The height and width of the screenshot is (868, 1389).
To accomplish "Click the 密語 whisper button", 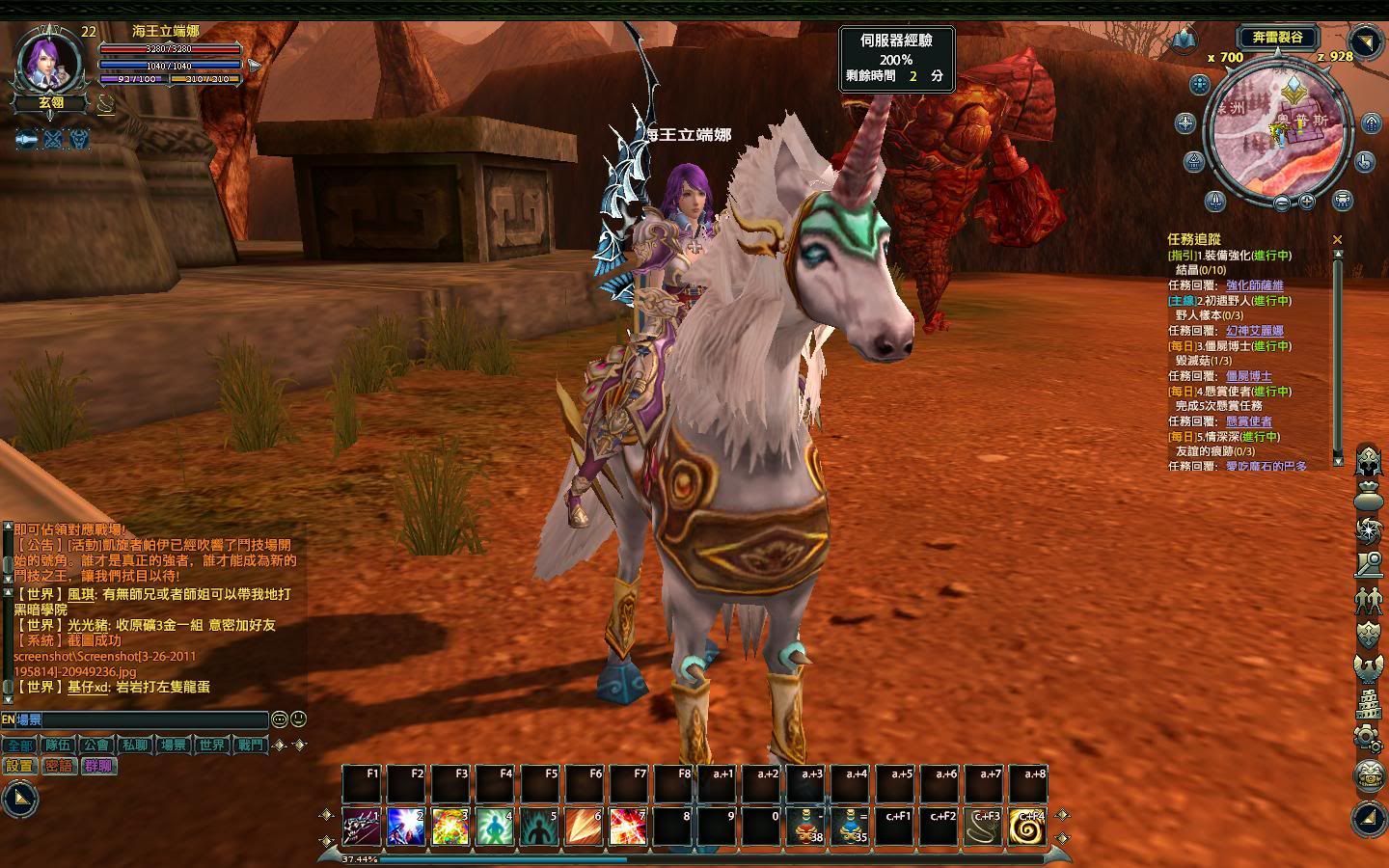I will (x=59, y=766).
